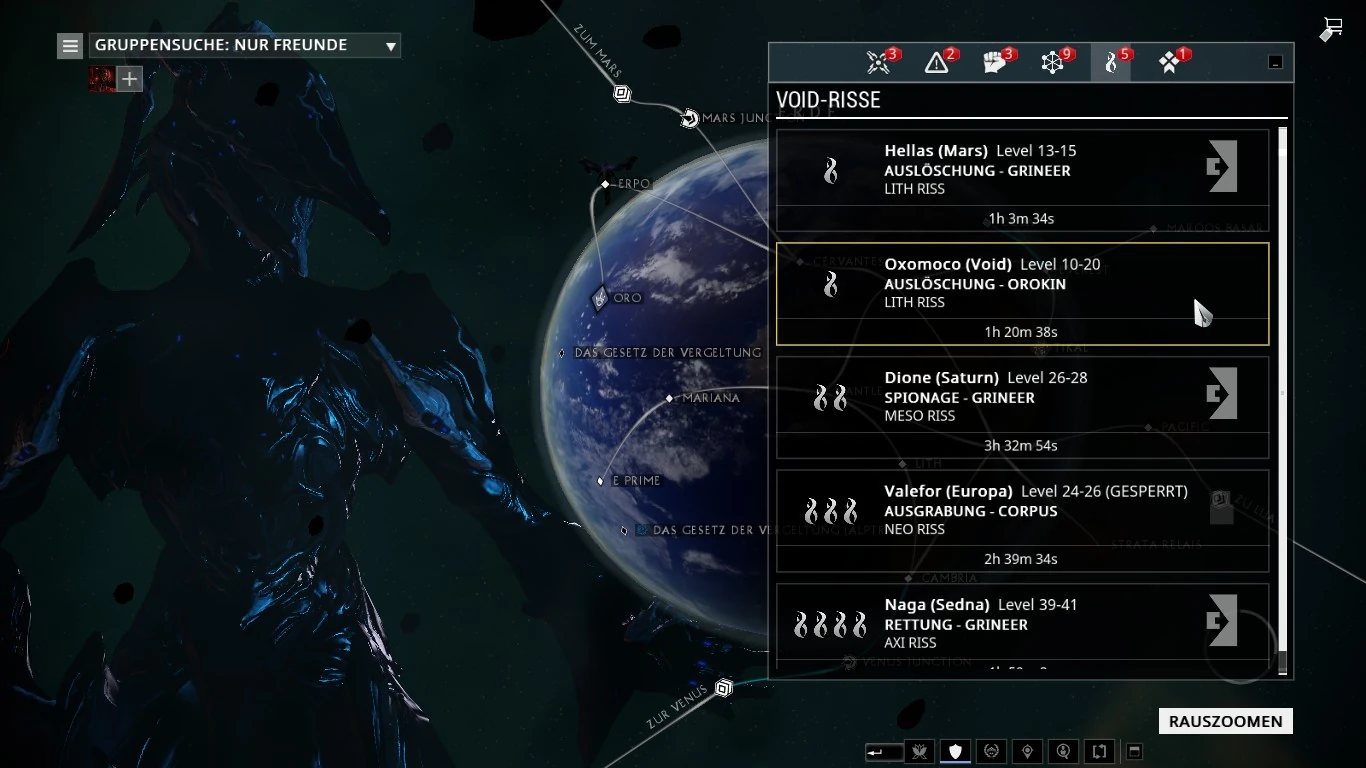Viewport: 1366px width, 768px height.
Task: Select the Void Fissures flame icon
Action: point(1110,61)
